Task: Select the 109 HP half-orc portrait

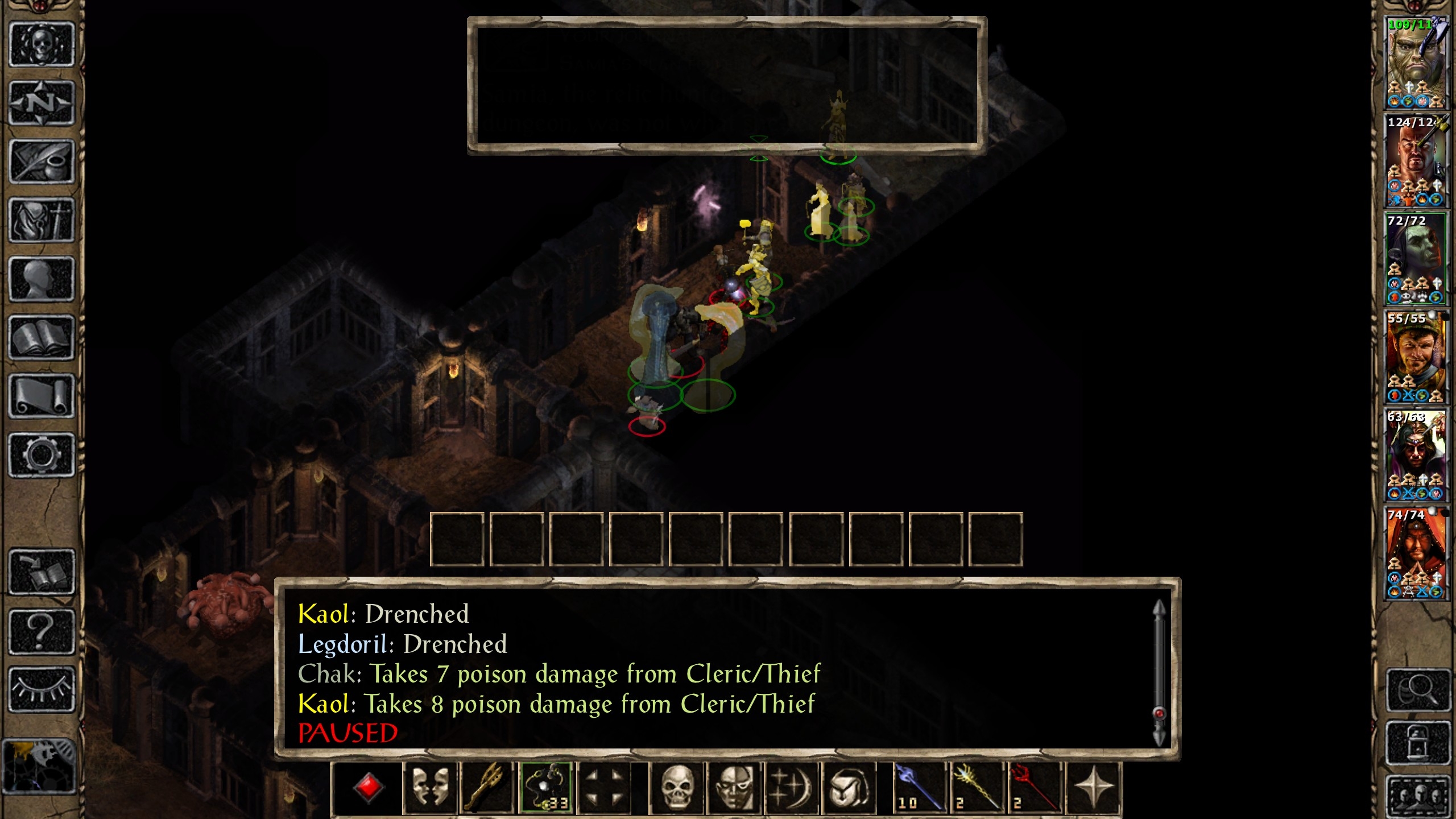Action: (x=1415, y=63)
